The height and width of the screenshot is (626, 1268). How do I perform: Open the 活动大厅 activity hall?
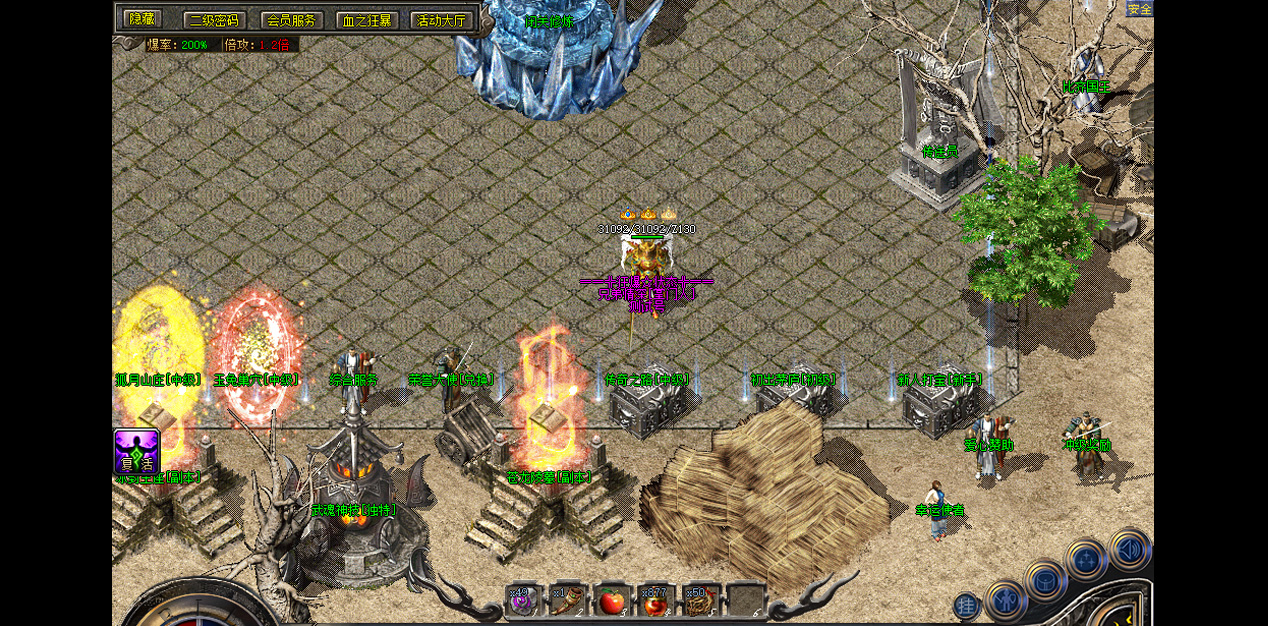tap(442, 20)
